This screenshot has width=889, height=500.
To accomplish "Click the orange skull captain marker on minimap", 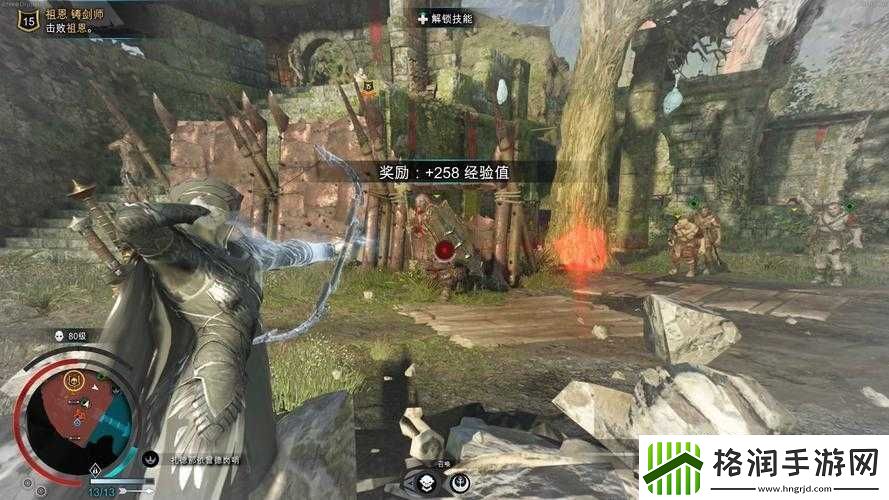I will 73,380.
